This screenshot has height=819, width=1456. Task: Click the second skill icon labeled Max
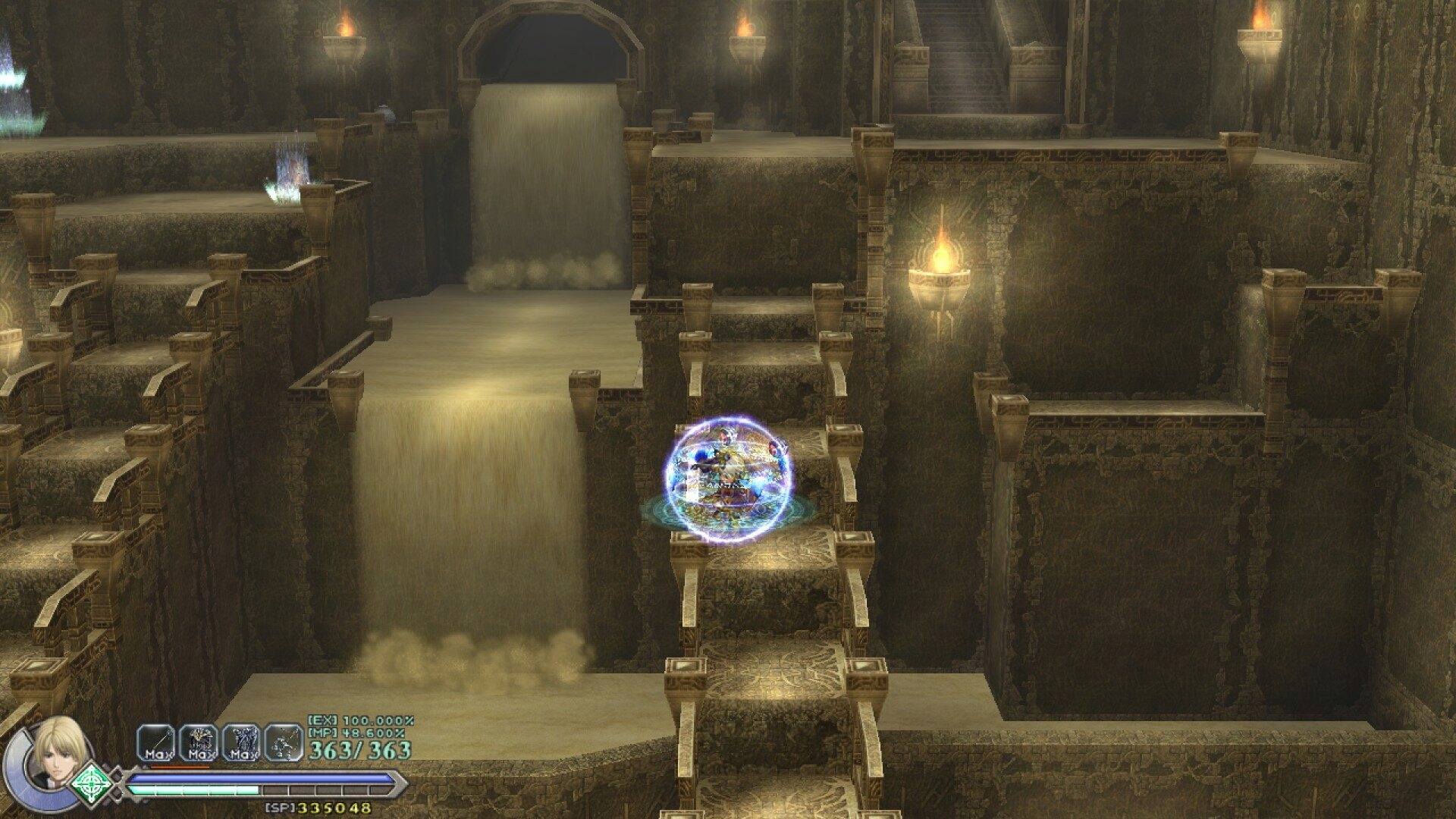(199, 743)
